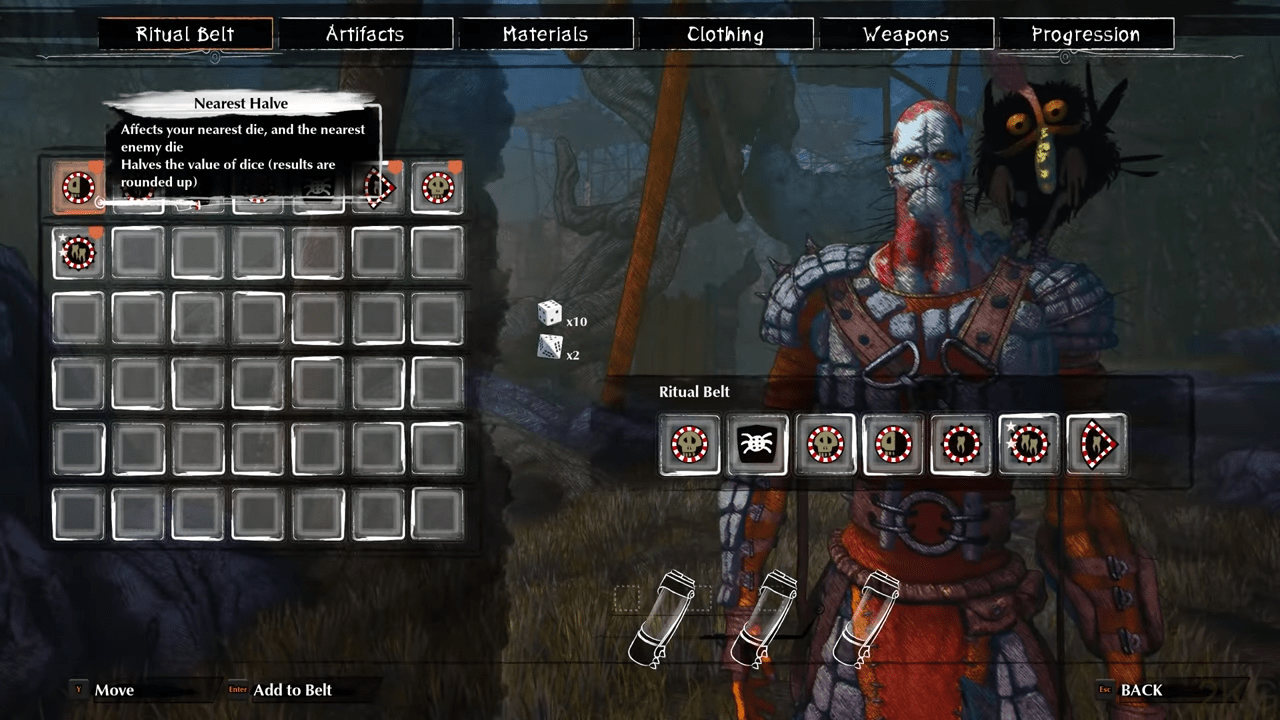The width and height of the screenshot is (1280, 720).
Task: Activate the Move option
Action: point(113,690)
